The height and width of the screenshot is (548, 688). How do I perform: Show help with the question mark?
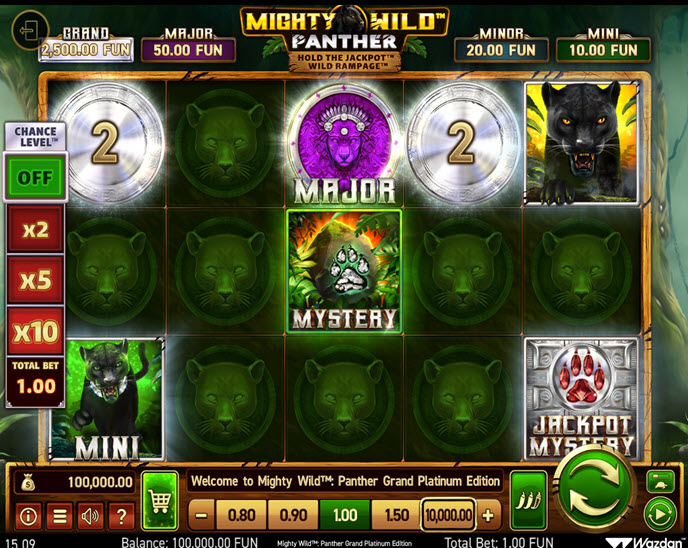tap(121, 516)
